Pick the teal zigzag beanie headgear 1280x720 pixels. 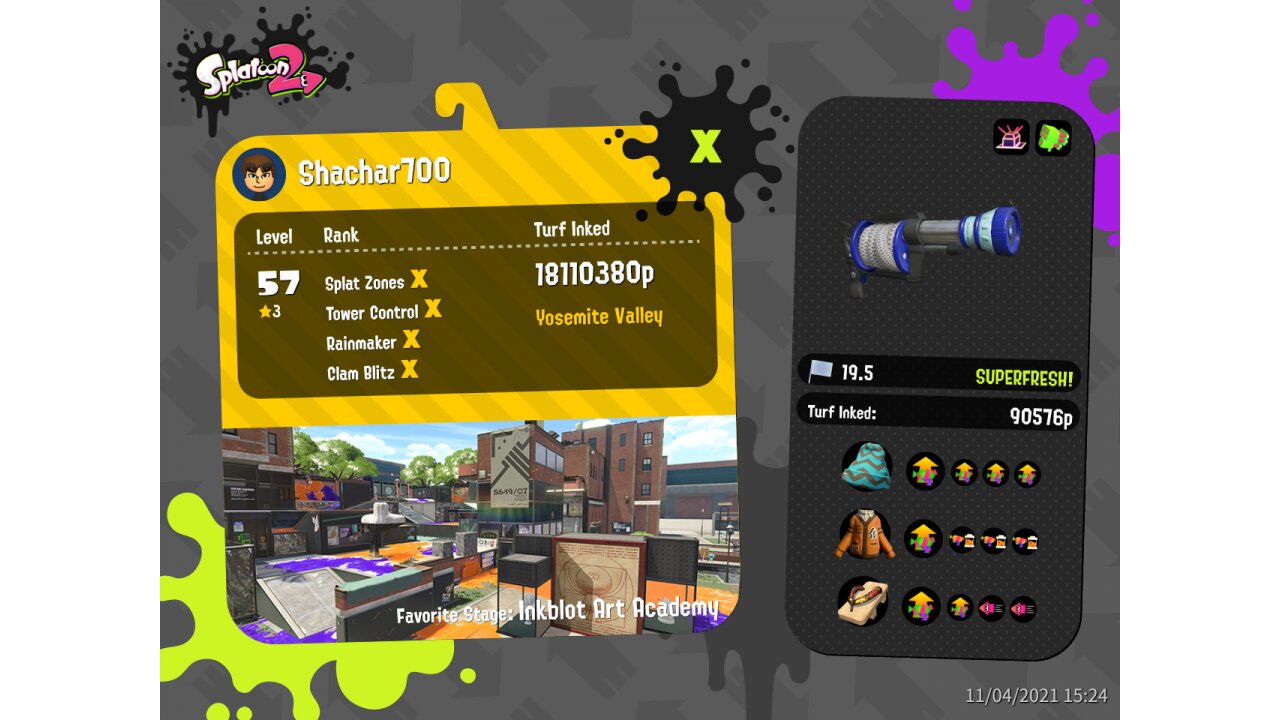[867, 467]
